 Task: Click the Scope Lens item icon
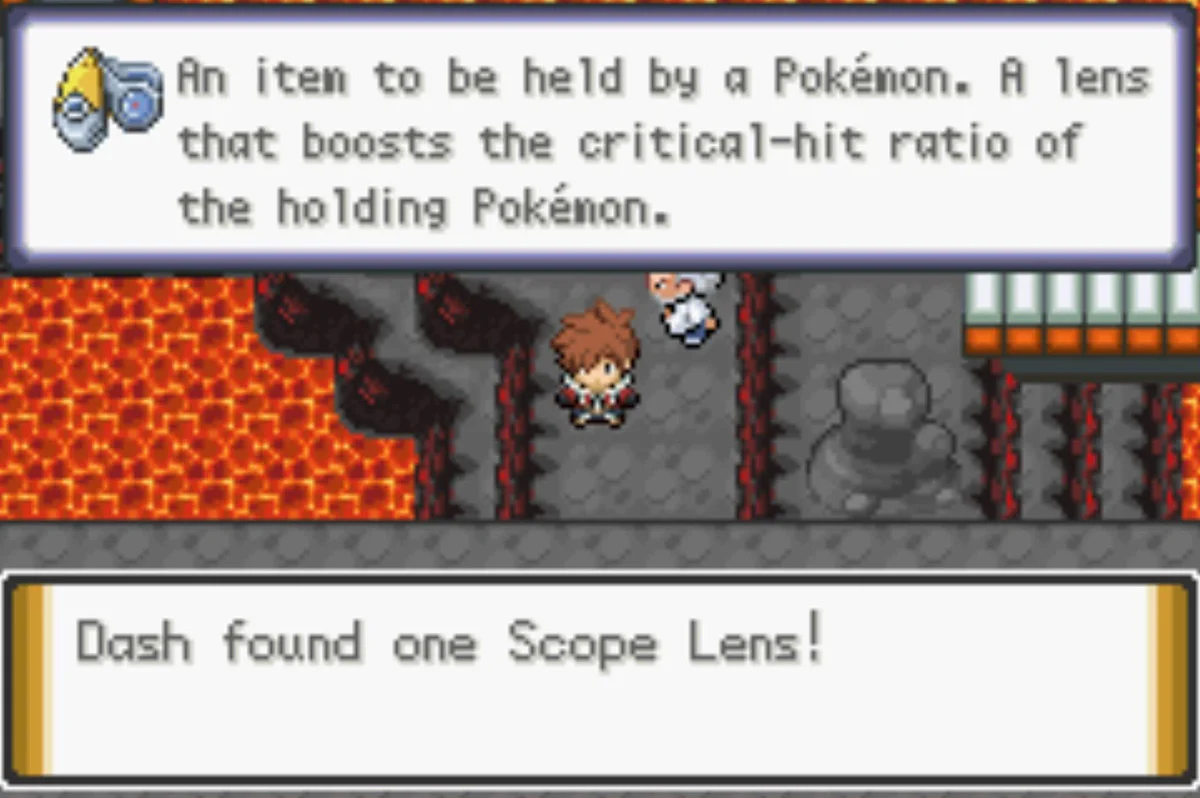(x=107, y=98)
